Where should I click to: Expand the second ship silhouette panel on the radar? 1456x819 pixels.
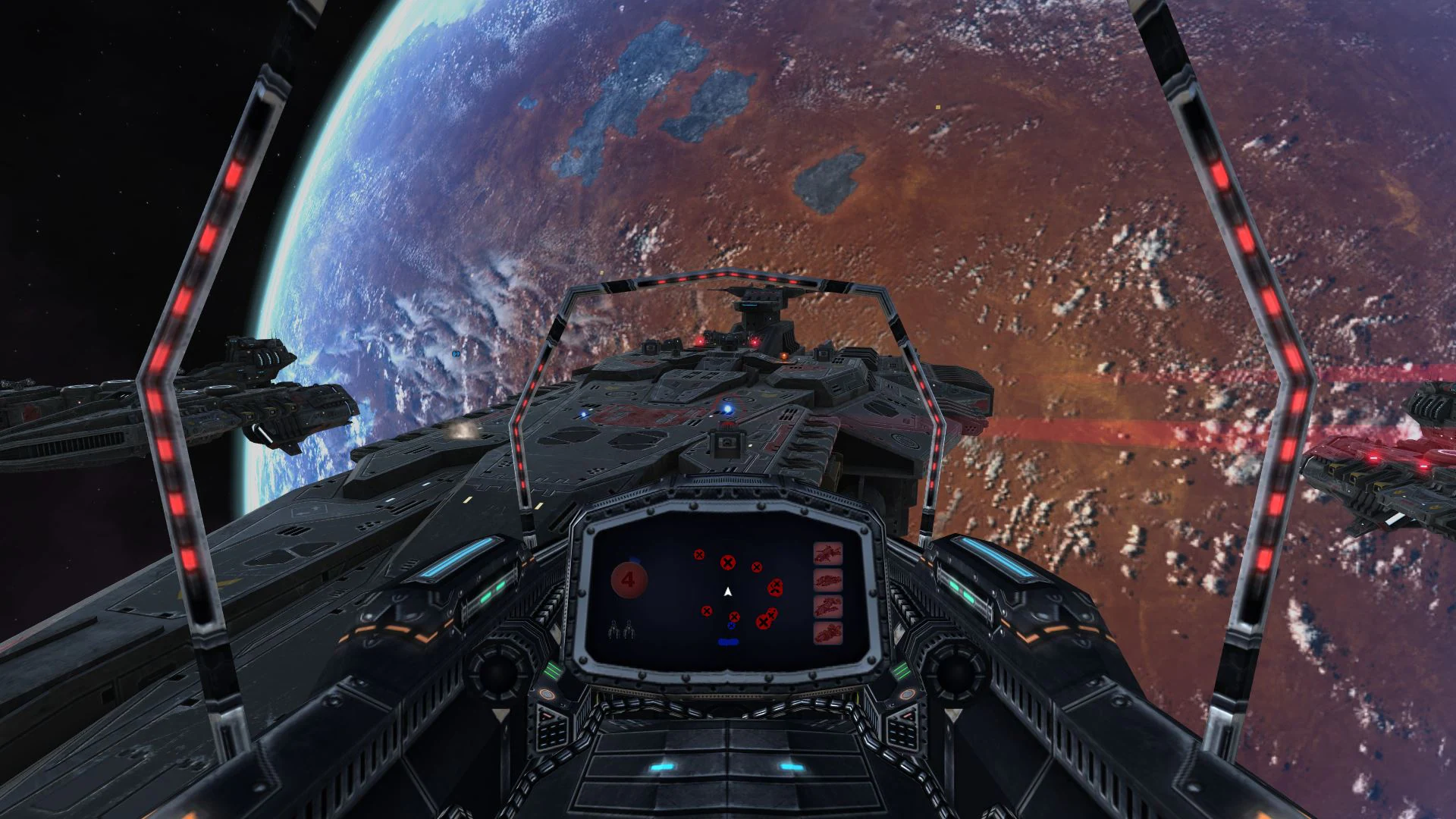827,581
